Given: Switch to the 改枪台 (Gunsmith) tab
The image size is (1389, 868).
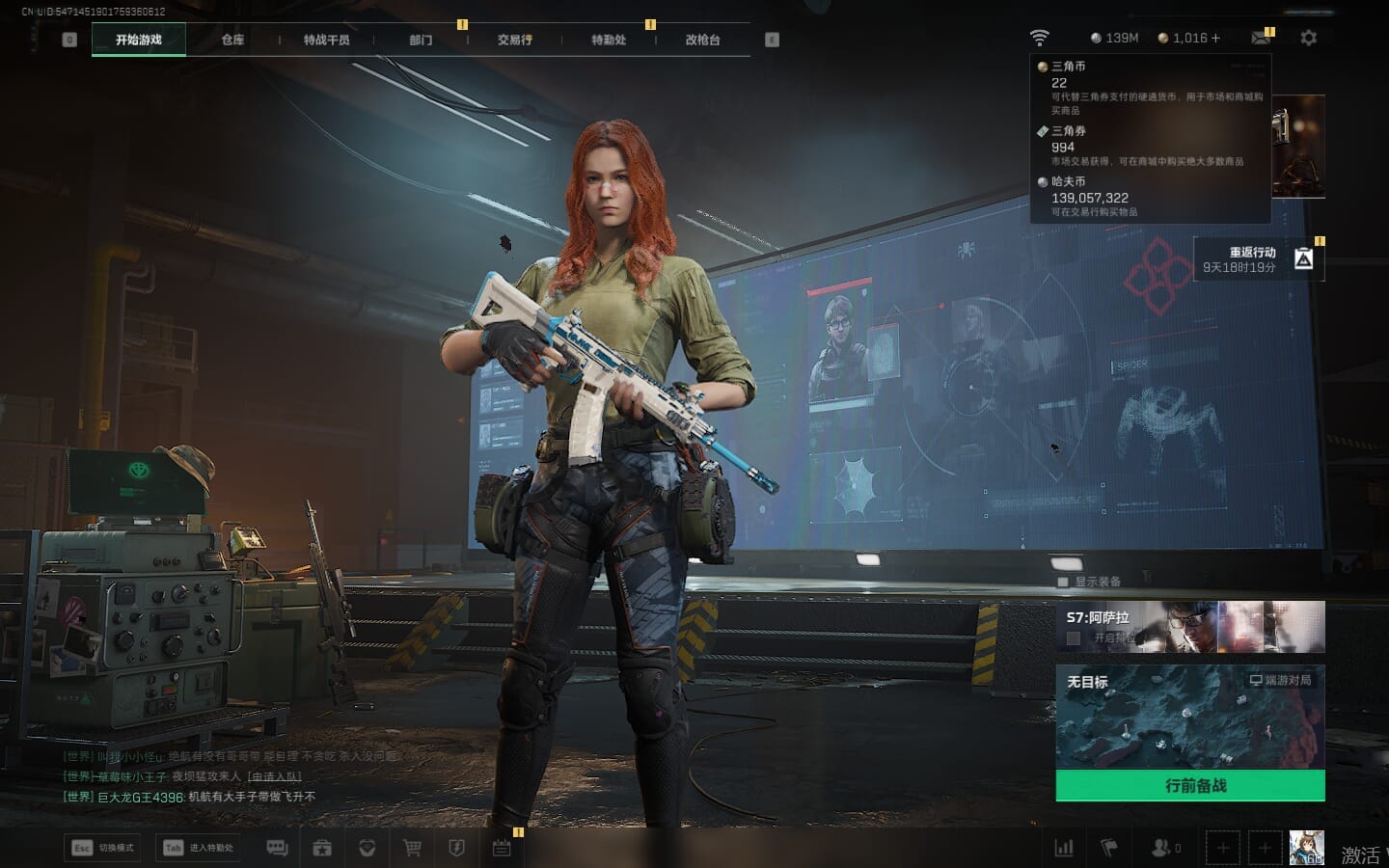Looking at the screenshot, I should coord(702,40).
